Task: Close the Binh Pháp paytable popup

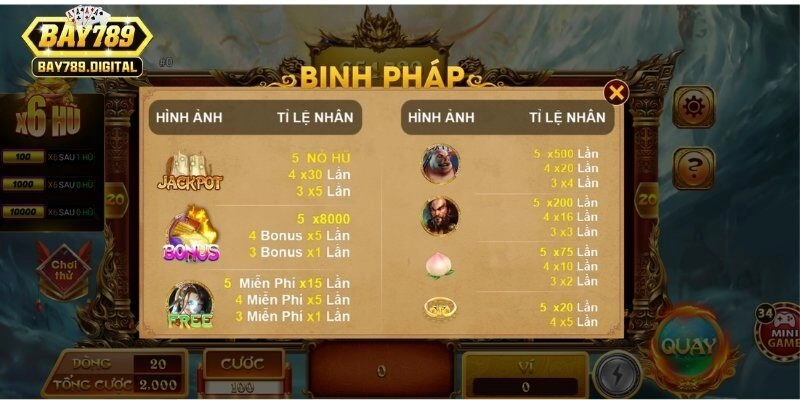Action: [x=617, y=93]
